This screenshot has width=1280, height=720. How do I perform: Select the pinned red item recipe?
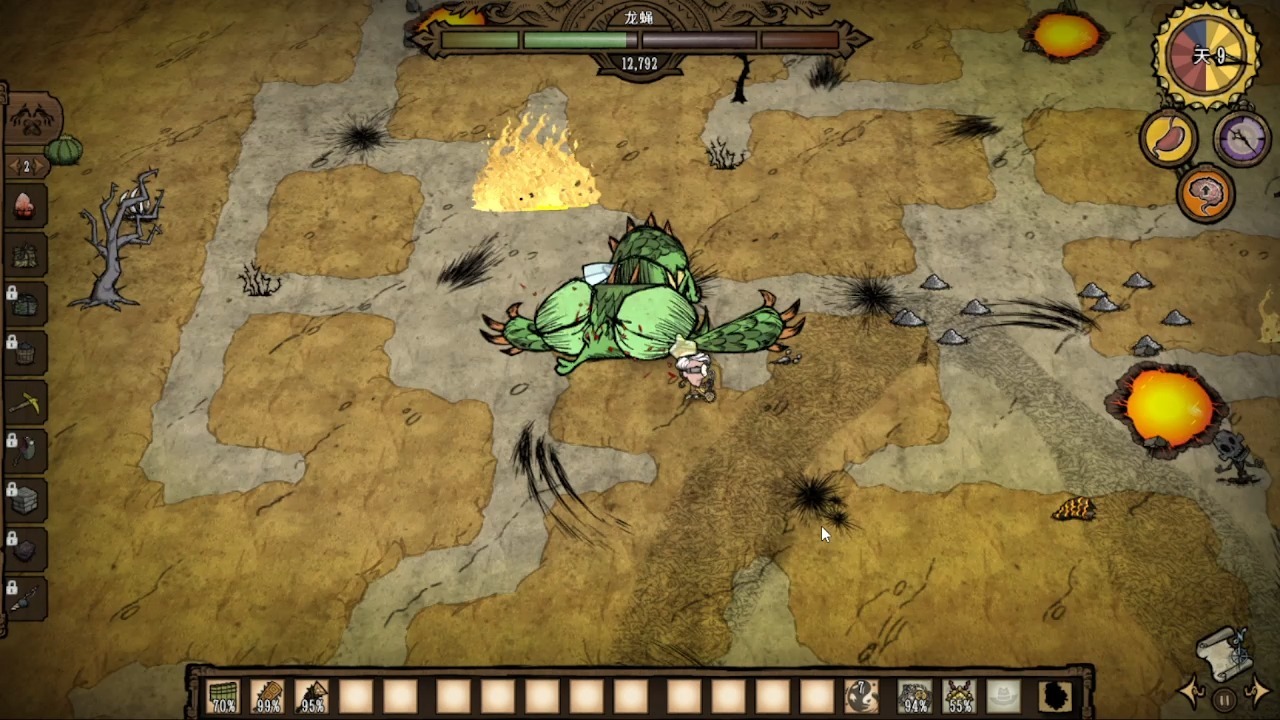tap(25, 206)
